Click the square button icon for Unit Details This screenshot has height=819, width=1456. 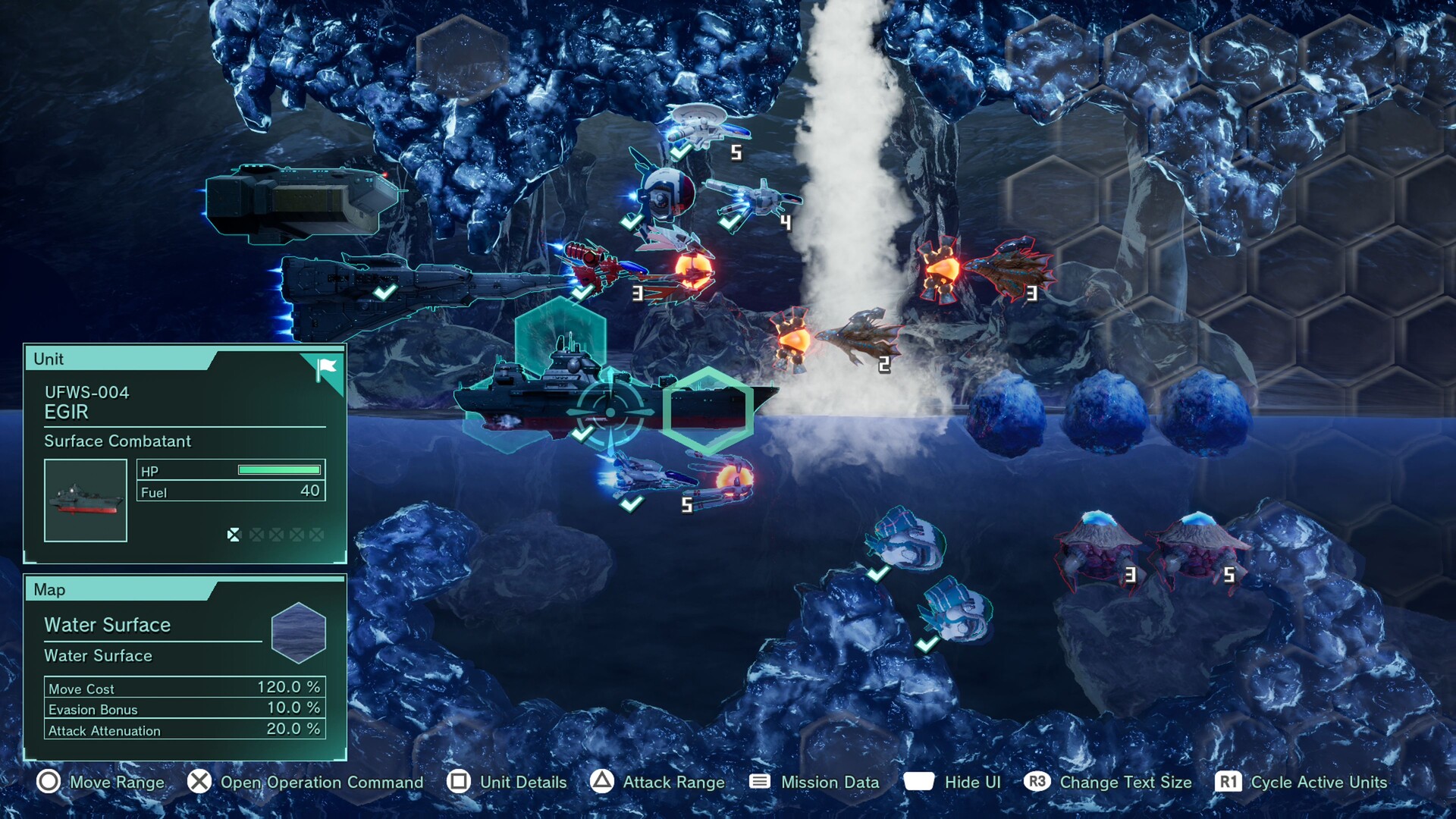pos(457,782)
